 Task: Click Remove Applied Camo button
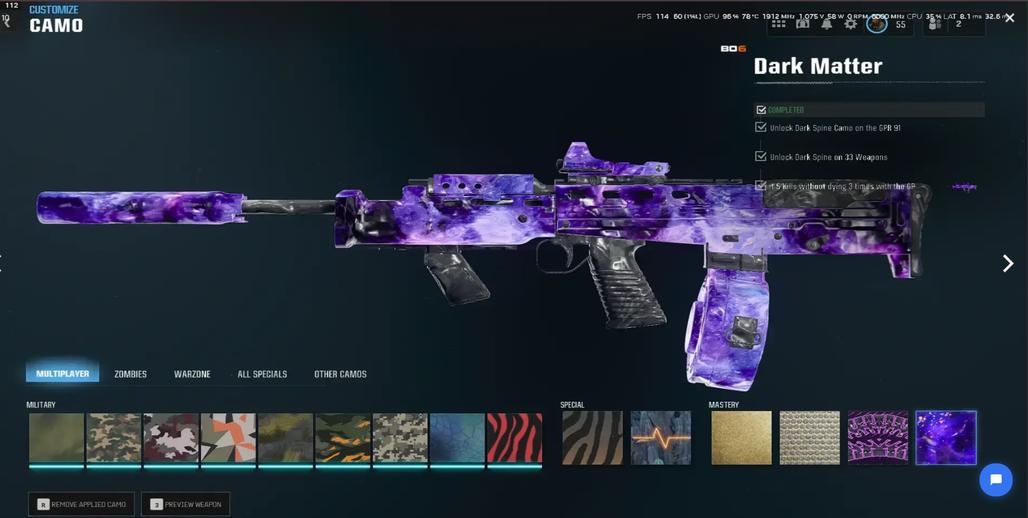point(81,504)
